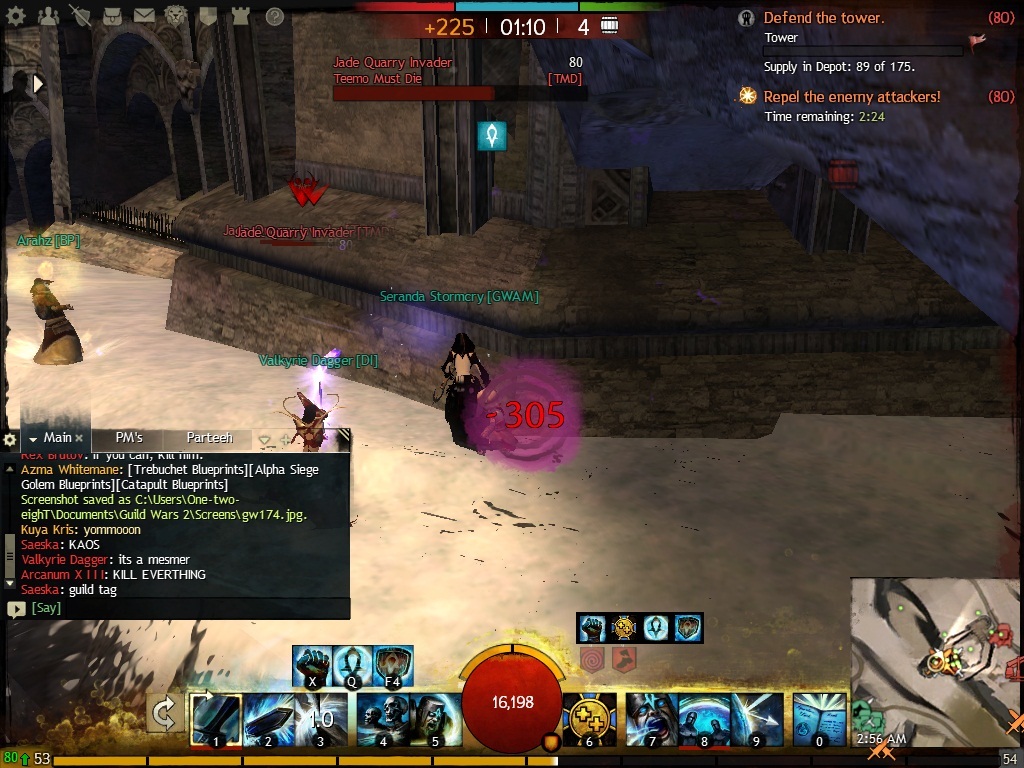Open the Black Lion Trading Company
Viewport: 1024px width, 768px height.
click(x=175, y=16)
